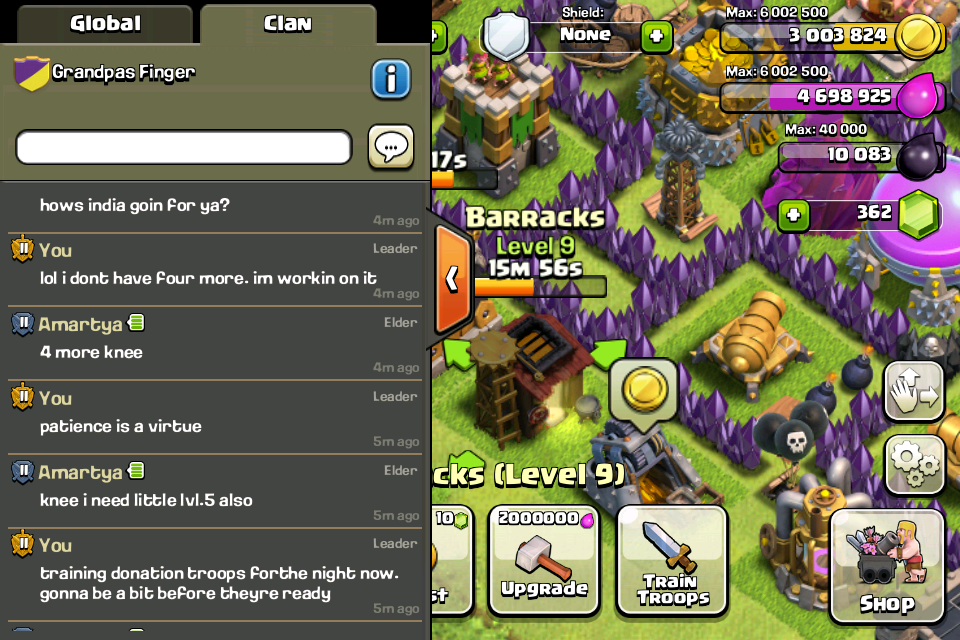Buy more gems with the green plus button
960x640 pixels.
(793, 215)
